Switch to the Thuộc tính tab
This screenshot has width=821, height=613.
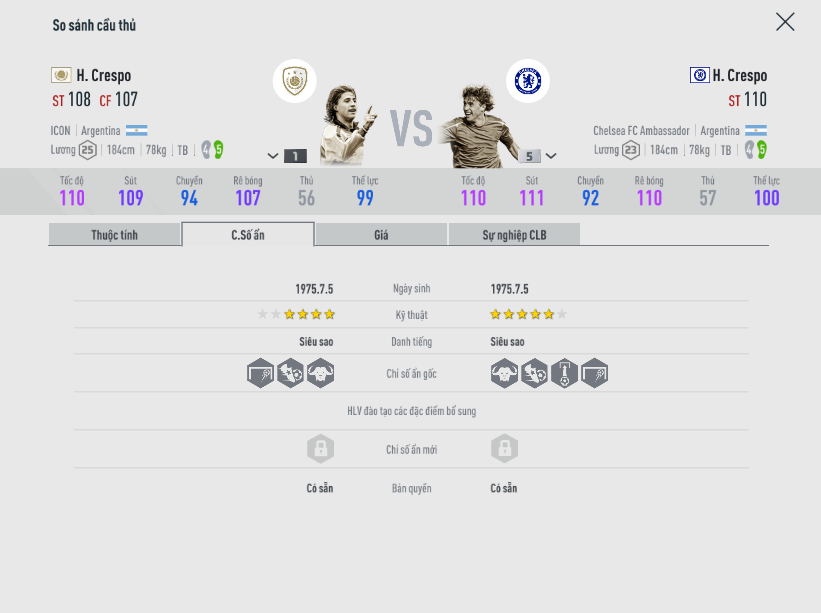click(x=115, y=235)
